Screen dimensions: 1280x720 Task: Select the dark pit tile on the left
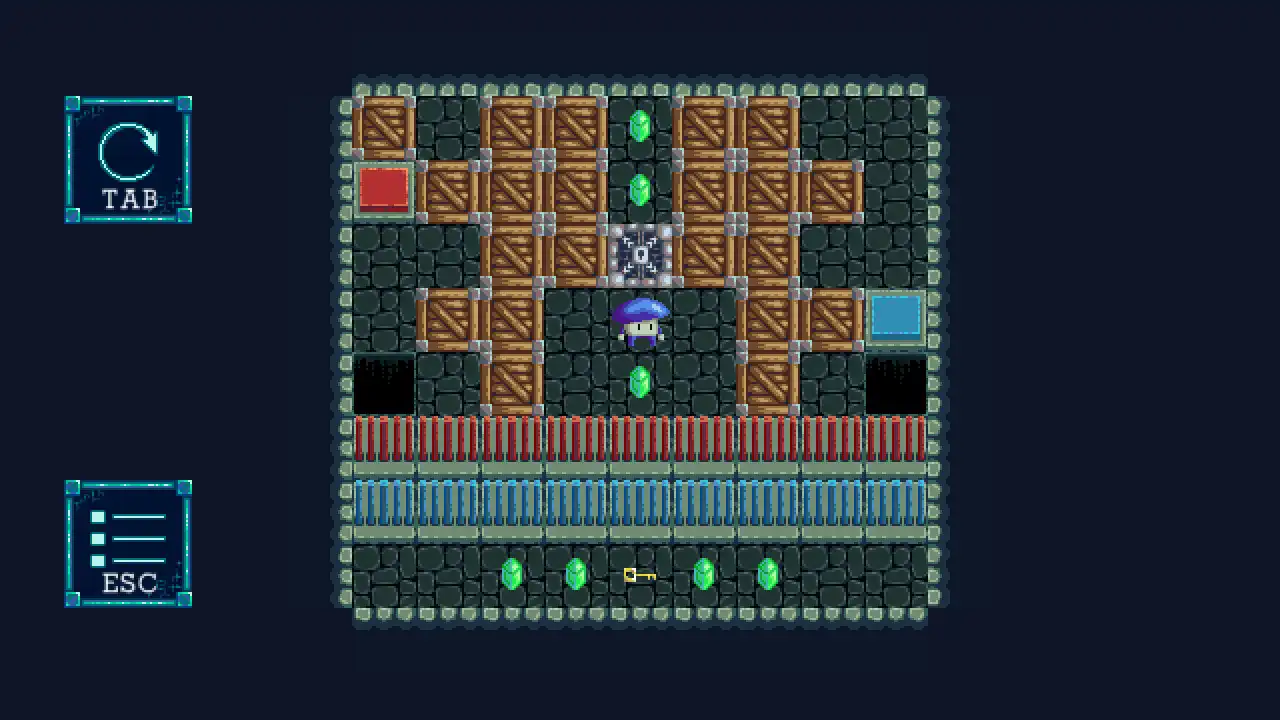coord(384,383)
